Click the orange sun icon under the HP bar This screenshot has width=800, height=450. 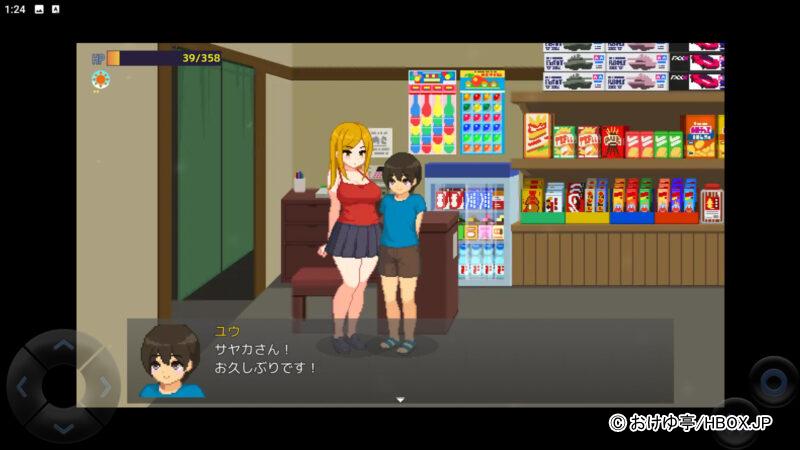pos(100,79)
